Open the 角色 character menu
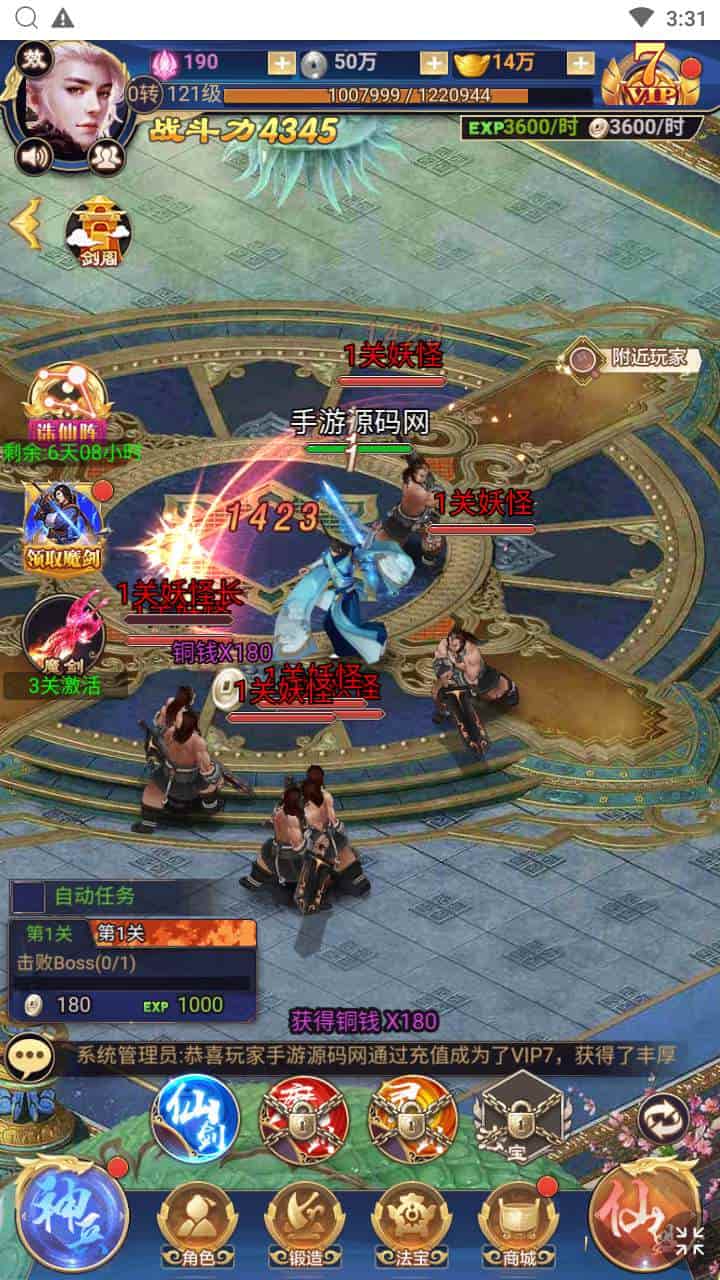 [x=196, y=1222]
